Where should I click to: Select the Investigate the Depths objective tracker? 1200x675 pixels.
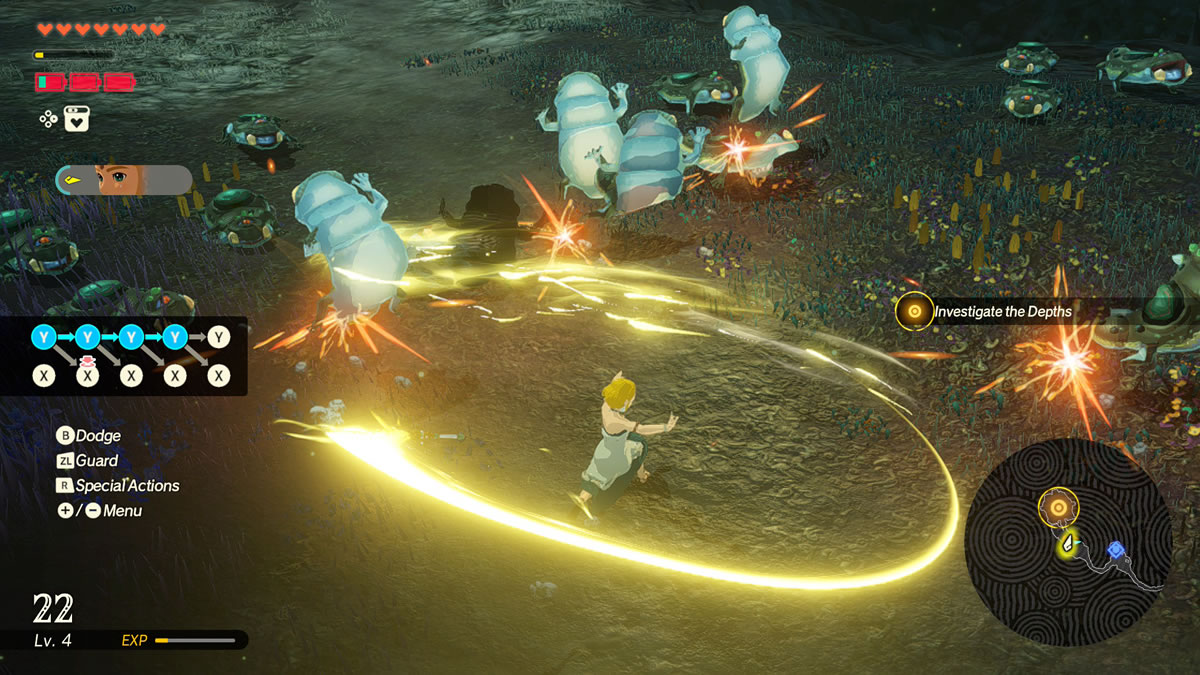(x=988, y=312)
